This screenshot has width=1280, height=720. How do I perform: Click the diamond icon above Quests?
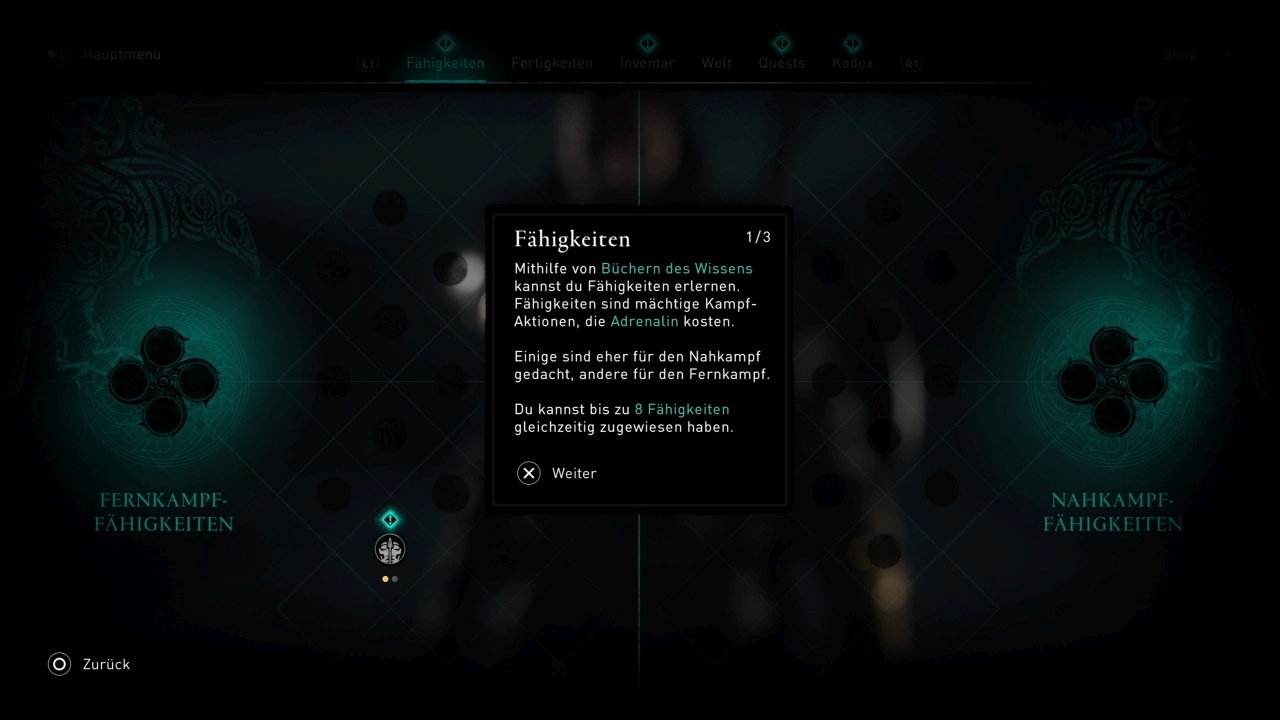(x=781, y=44)
